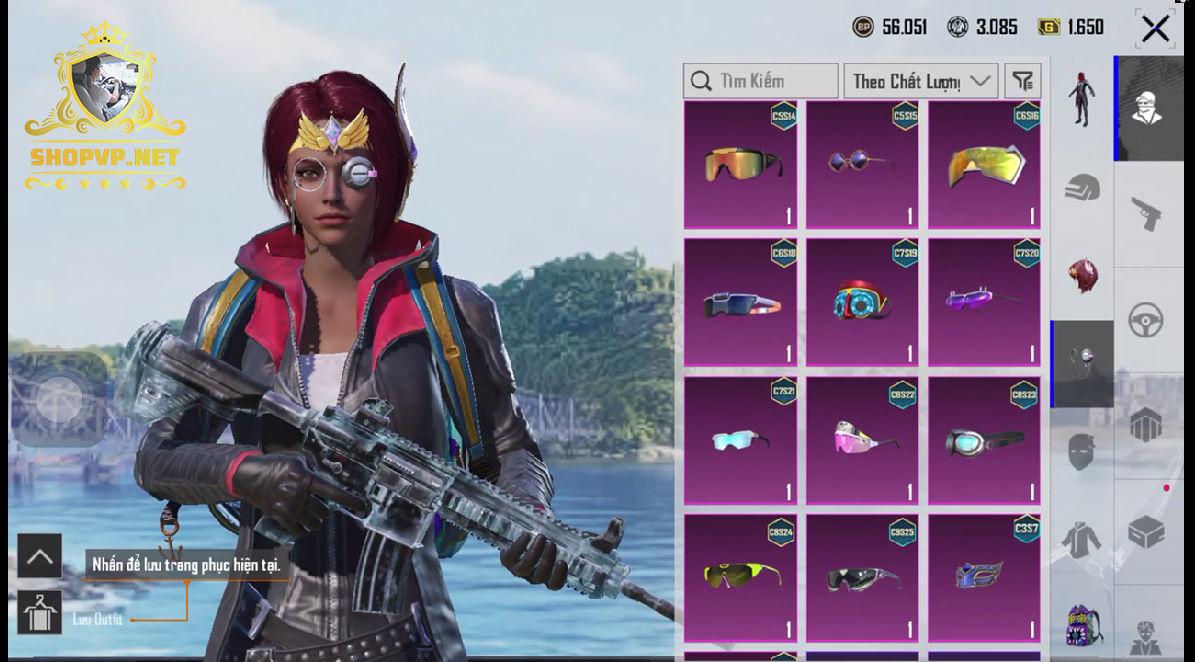Click the Tìm Kiếm search field
1195x662 pixels.
click(x=761, y=81)
